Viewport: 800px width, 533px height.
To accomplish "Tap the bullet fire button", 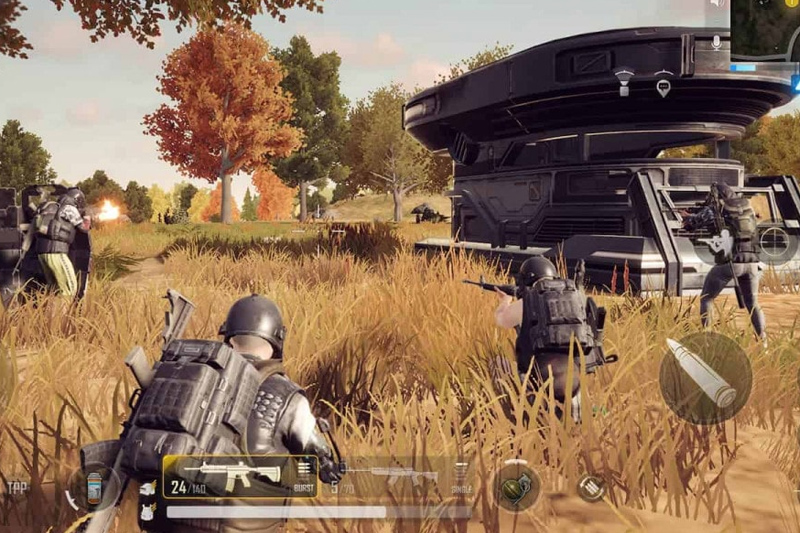I will click(x=705, y=377).
